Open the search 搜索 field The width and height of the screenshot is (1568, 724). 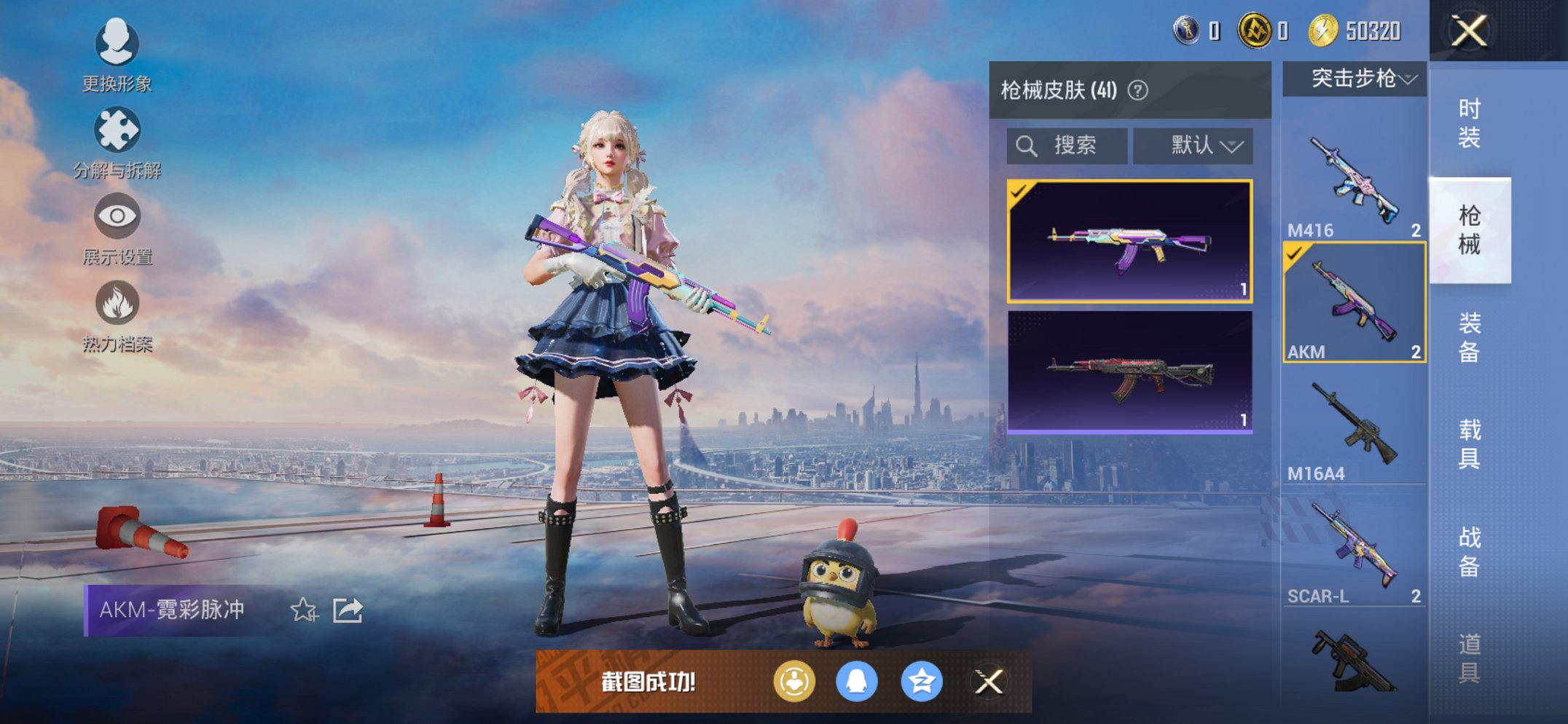click(x=1067, y=145)
